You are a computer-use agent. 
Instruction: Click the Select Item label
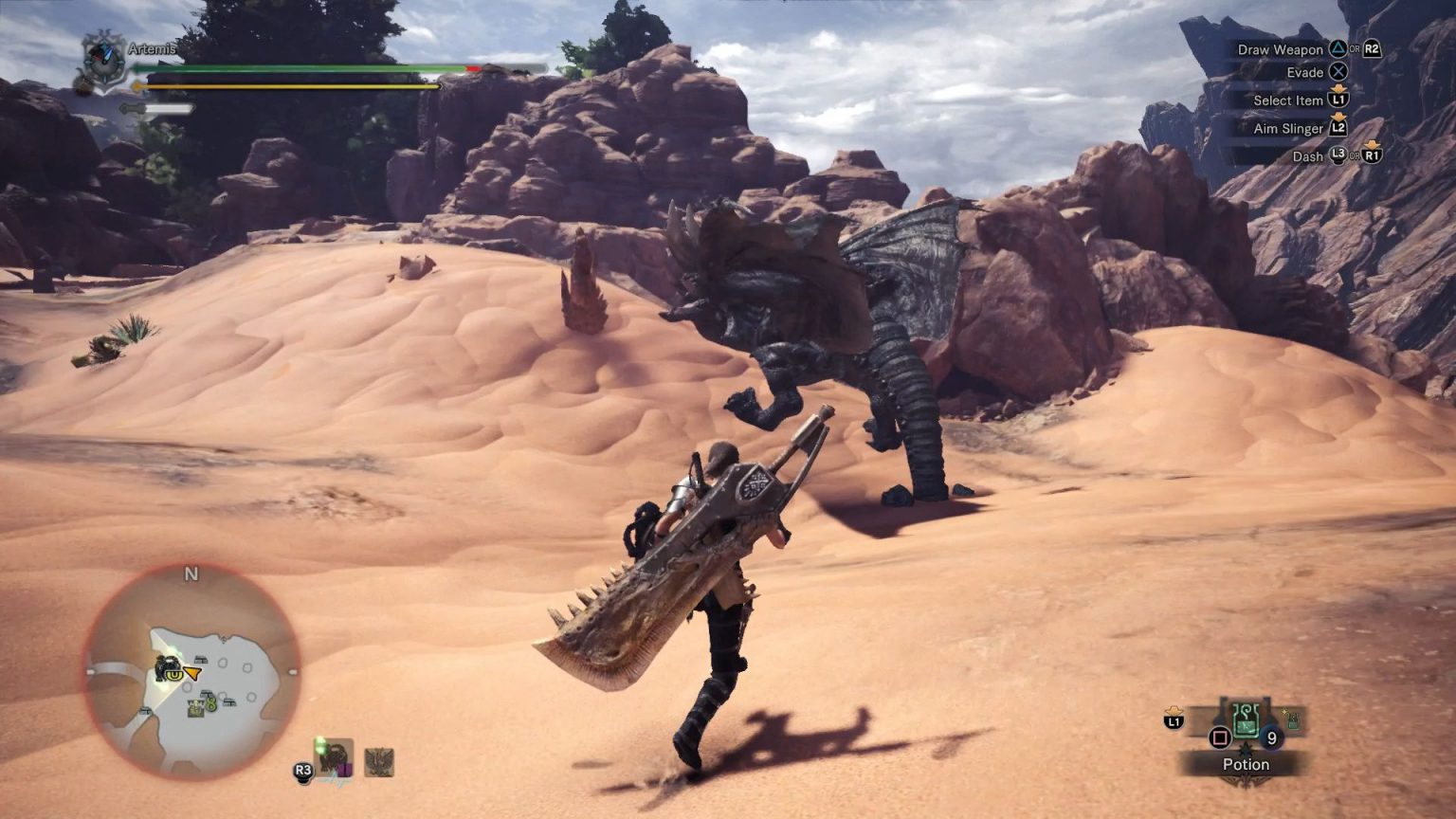(x=1287, y=100)
